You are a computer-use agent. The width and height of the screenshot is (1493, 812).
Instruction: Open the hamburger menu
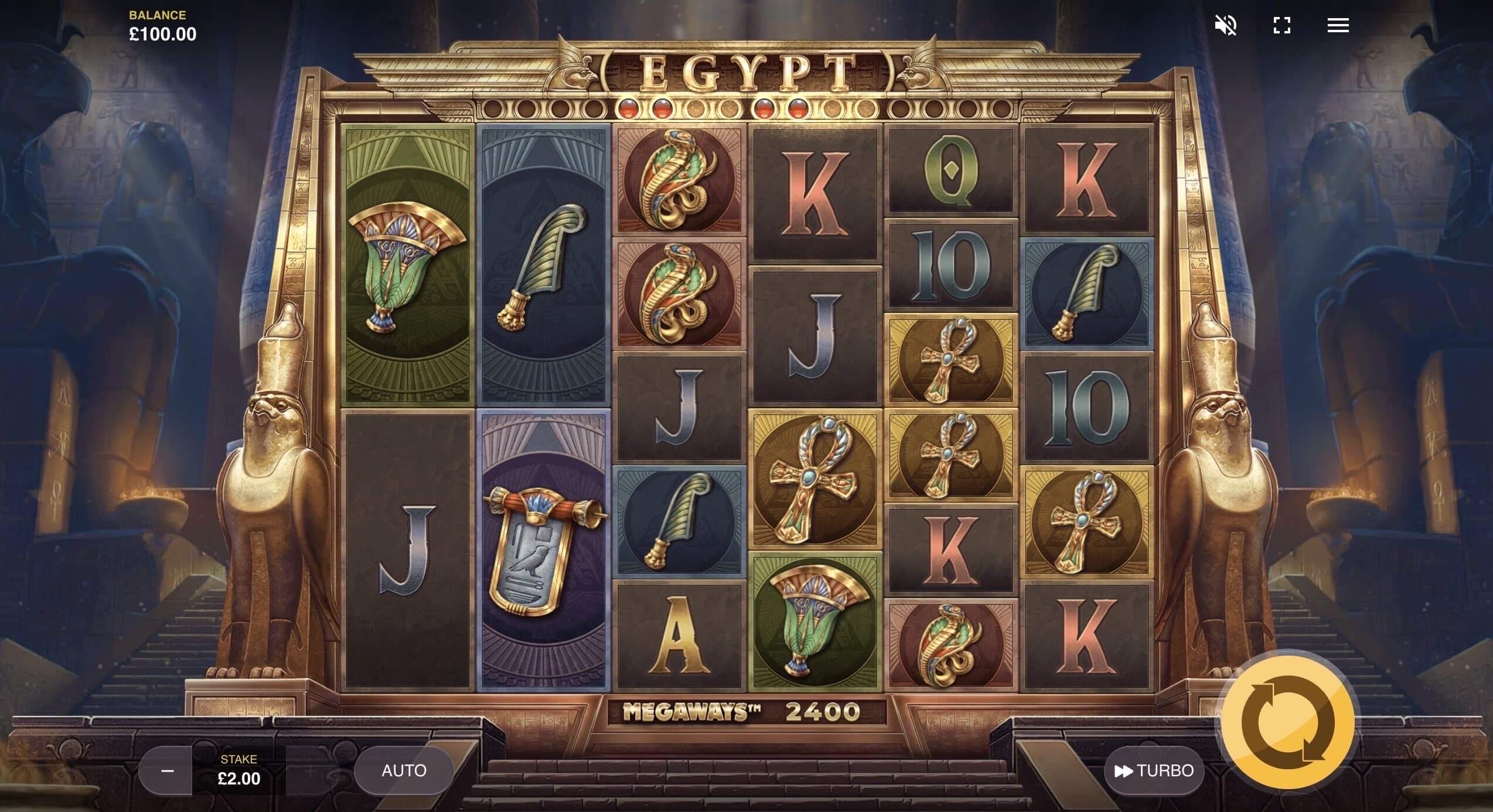(1338, 25)
